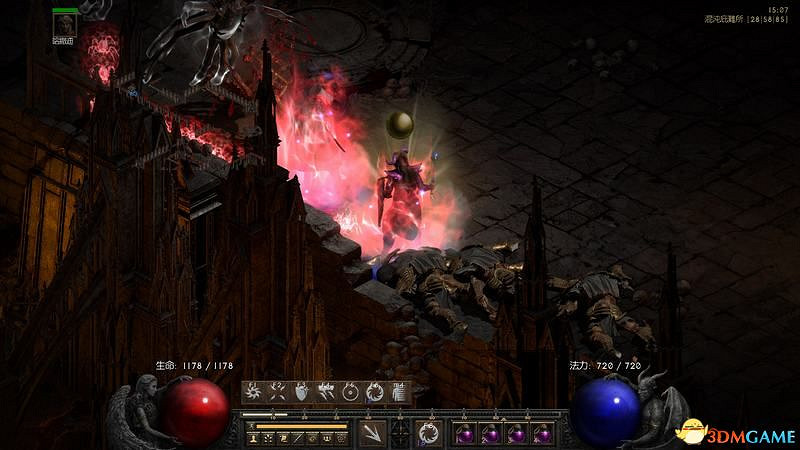Choose the spiky burst skill starting the popup row
The width and height of the screenshot is (800, 450).
click(253, 392)
